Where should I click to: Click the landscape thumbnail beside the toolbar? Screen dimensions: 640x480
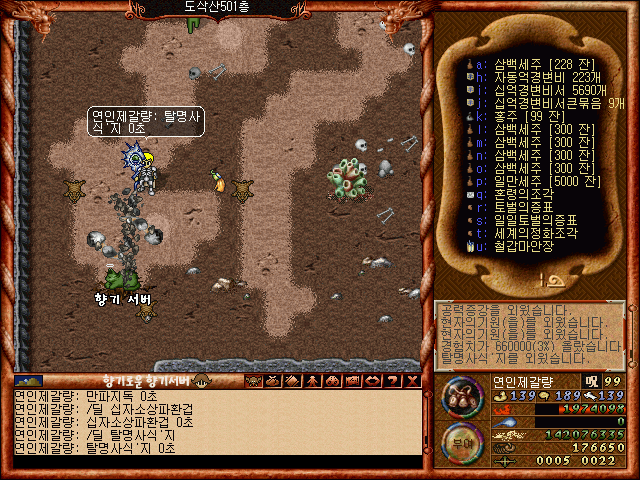pyautogui.click(x=28, y=381)
